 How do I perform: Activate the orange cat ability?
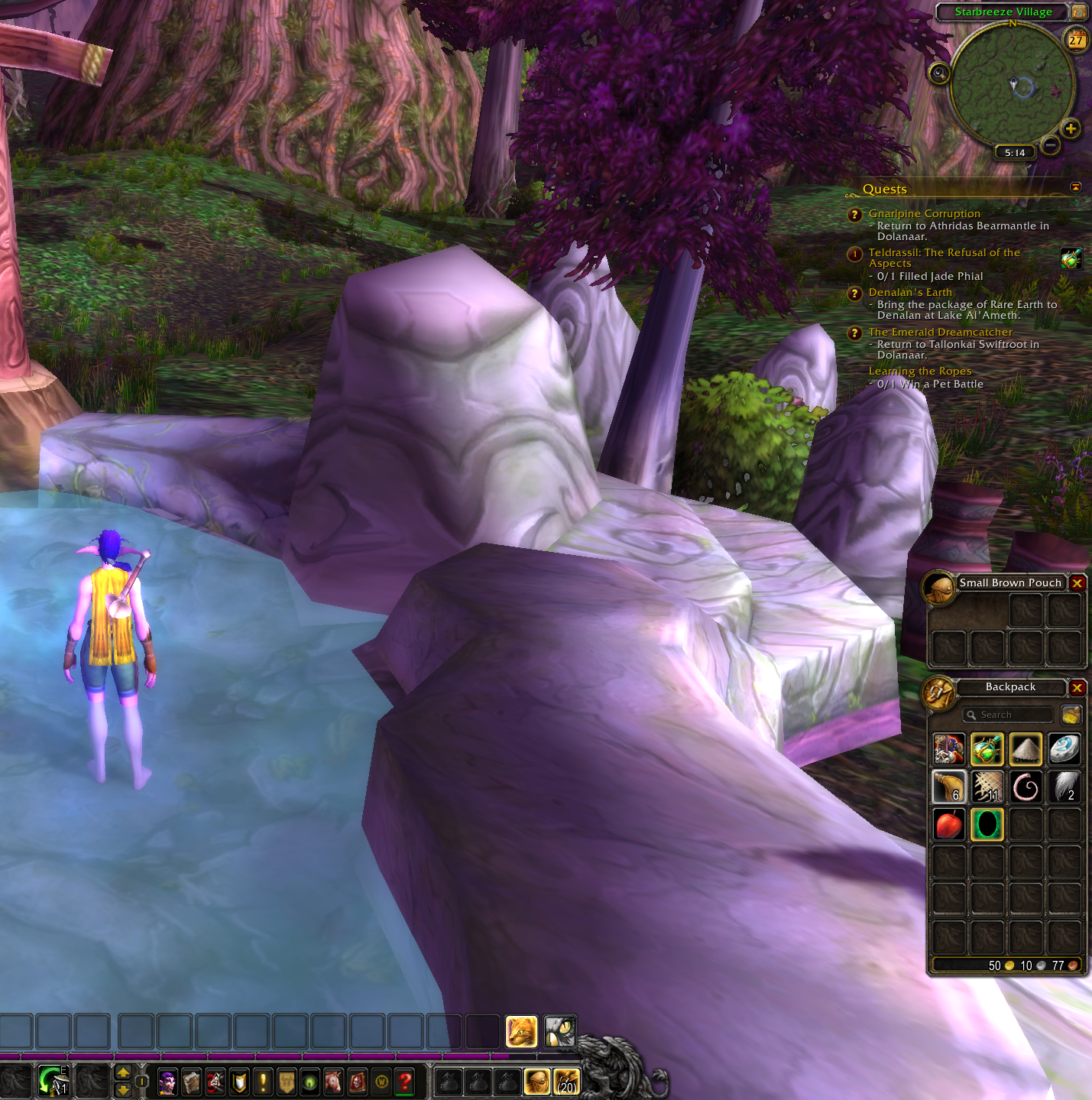[x=521, y=1032]
